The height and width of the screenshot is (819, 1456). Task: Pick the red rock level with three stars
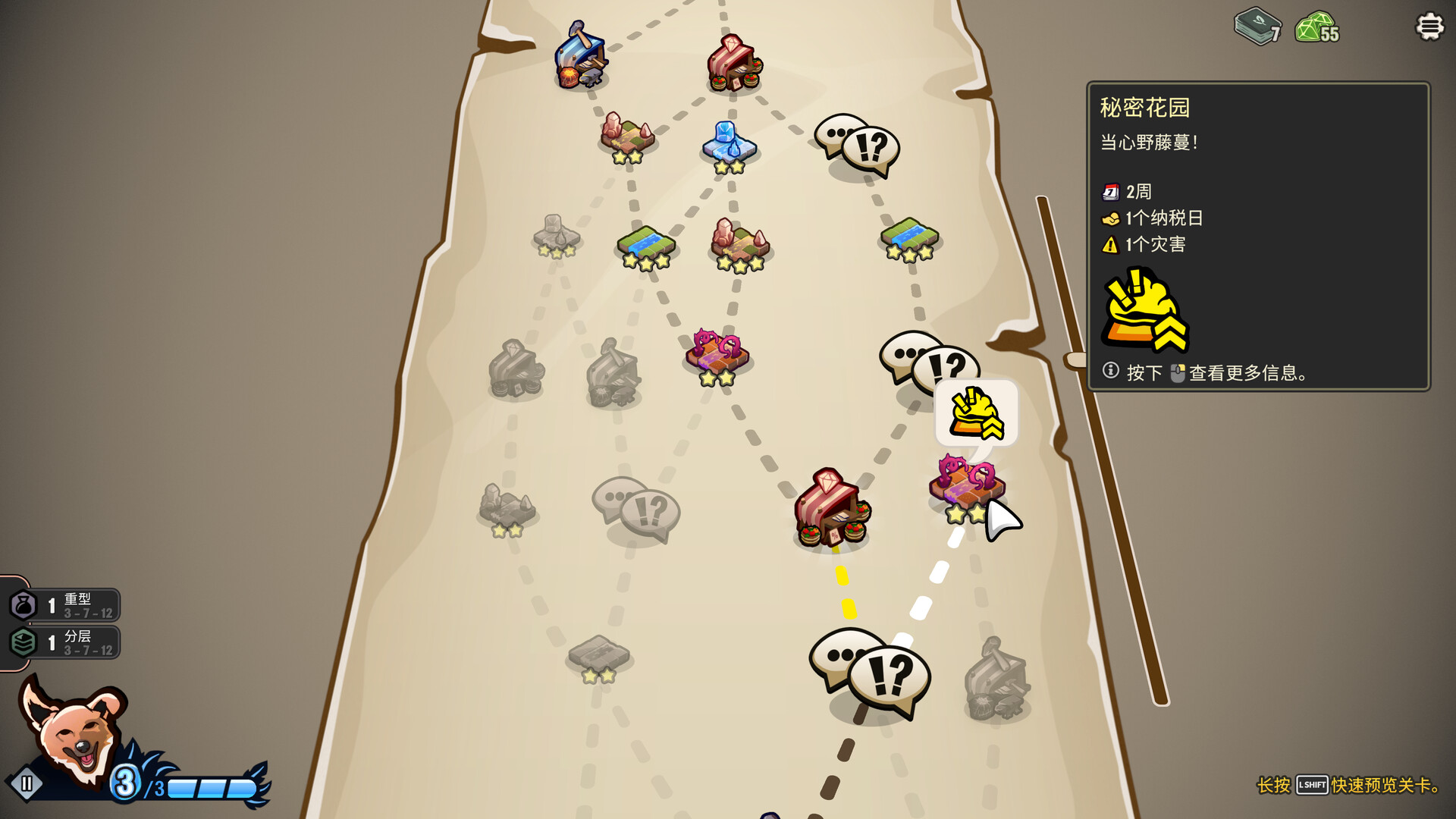[x=739, y=244]
